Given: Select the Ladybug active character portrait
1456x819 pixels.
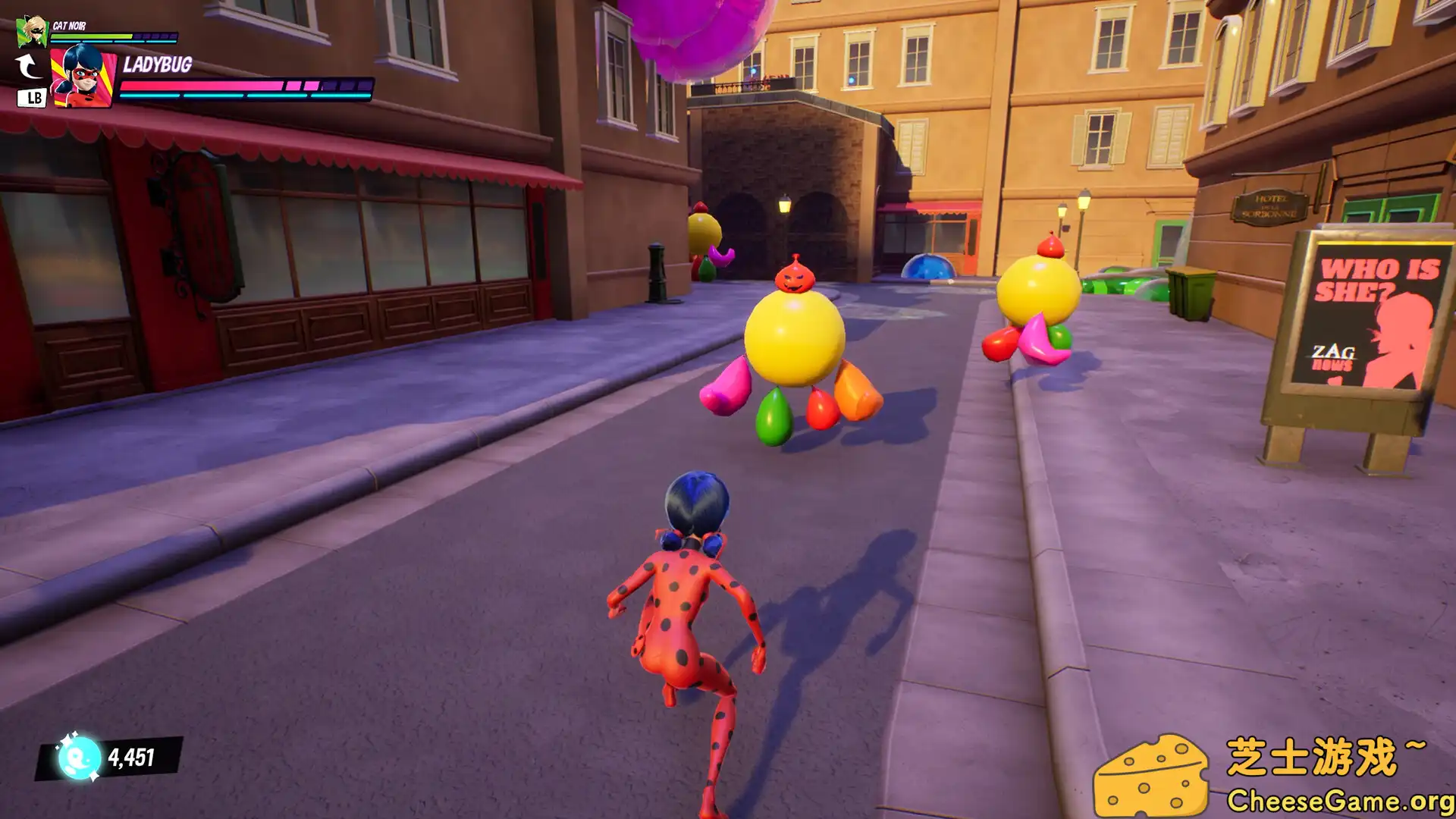Looking at the screenshot, I should [82, 76].
